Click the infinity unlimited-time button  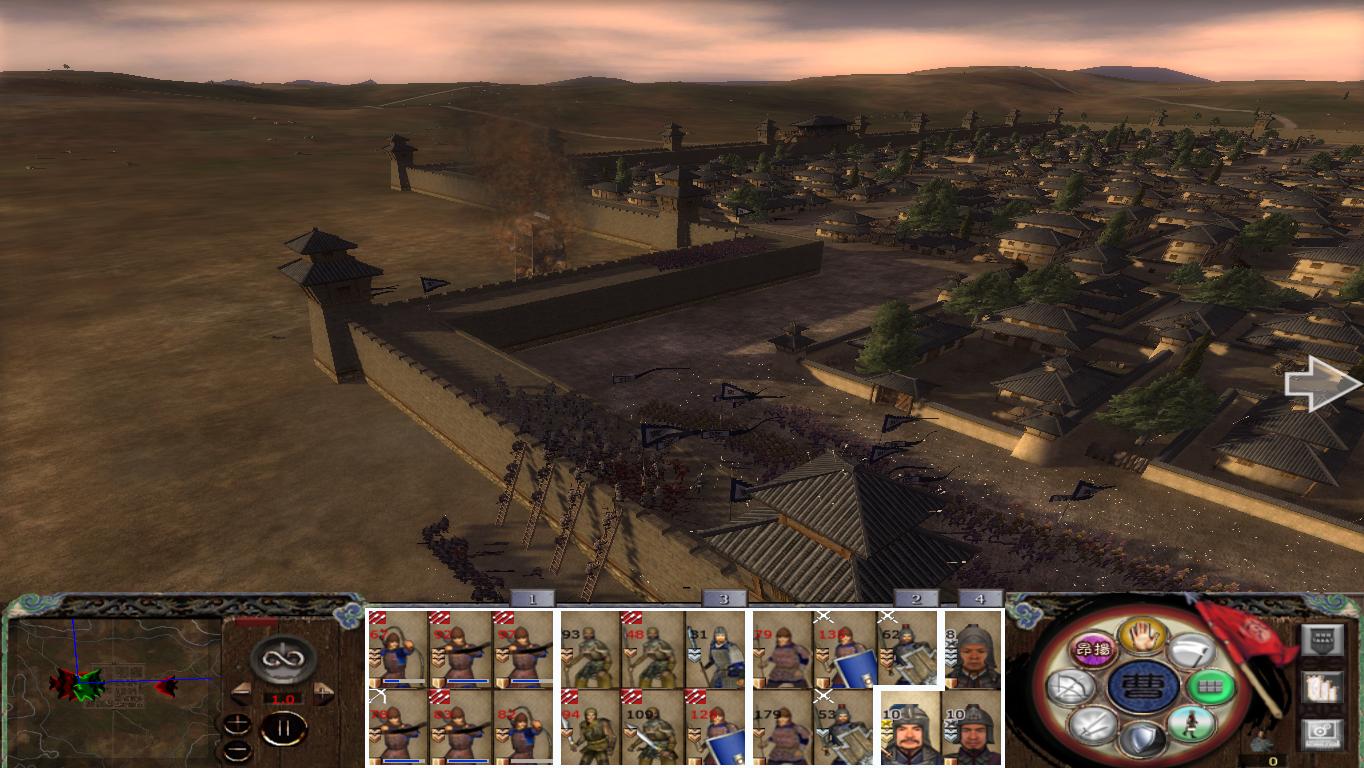coord(281,658)
